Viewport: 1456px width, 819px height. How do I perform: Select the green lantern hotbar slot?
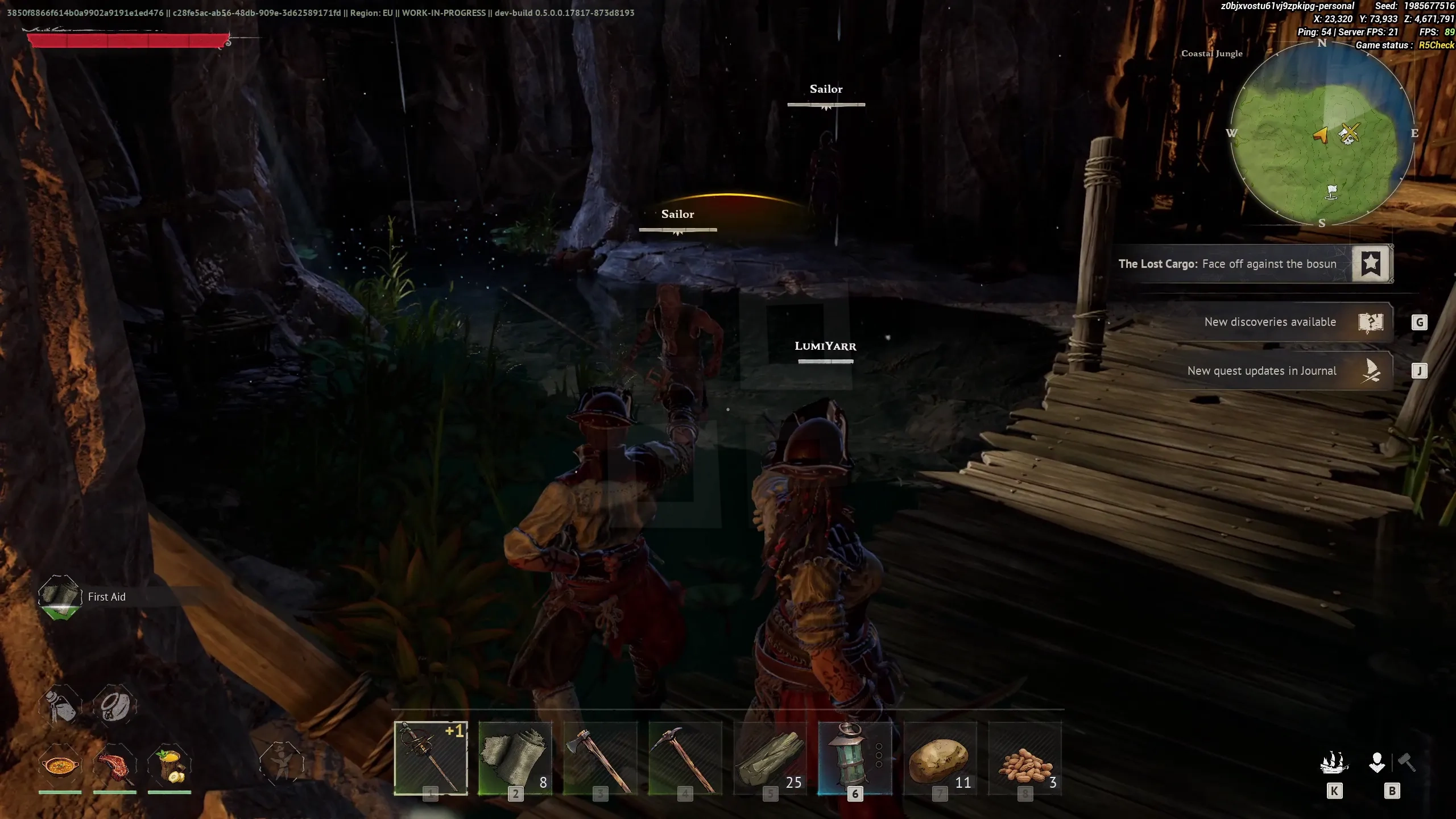point(854,758)
